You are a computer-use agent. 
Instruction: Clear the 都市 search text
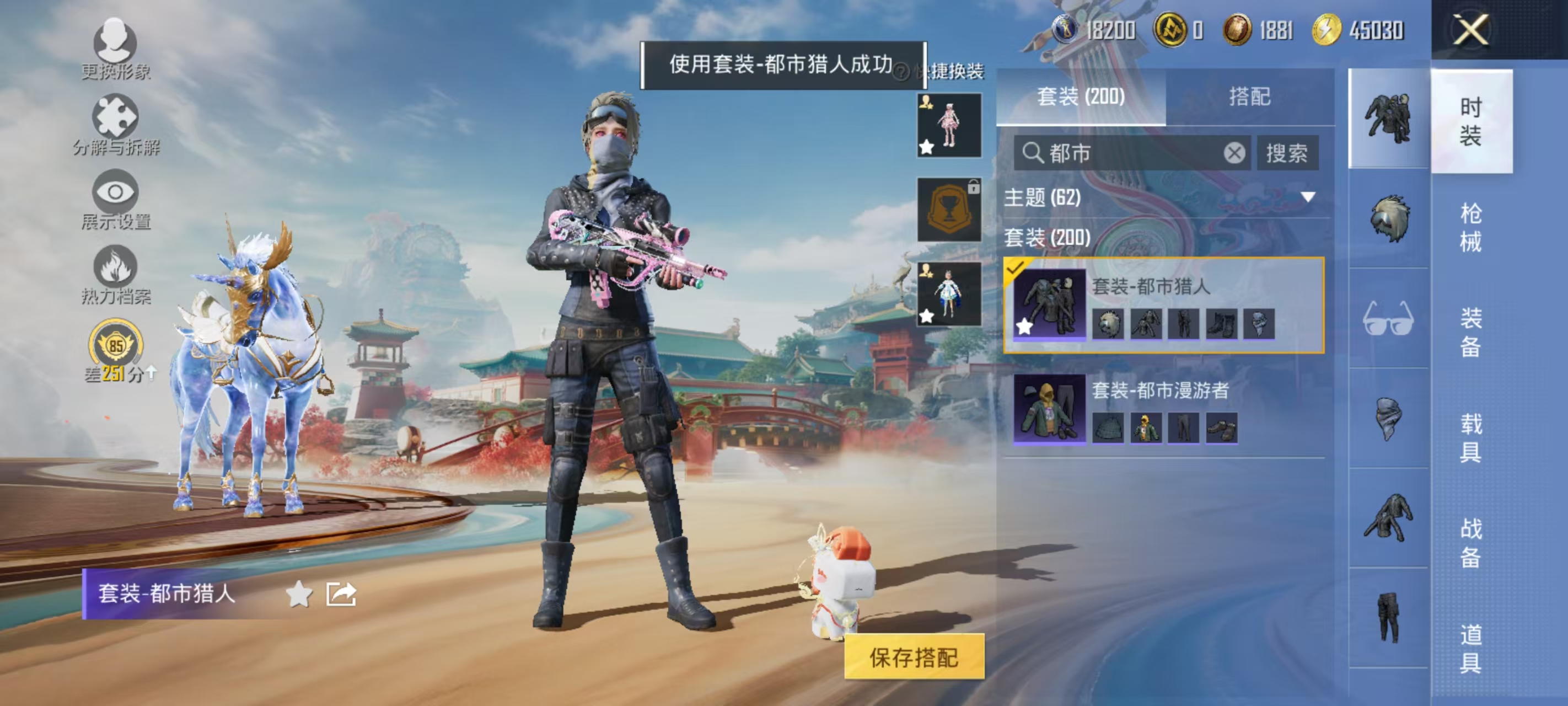coord(1234,153)
